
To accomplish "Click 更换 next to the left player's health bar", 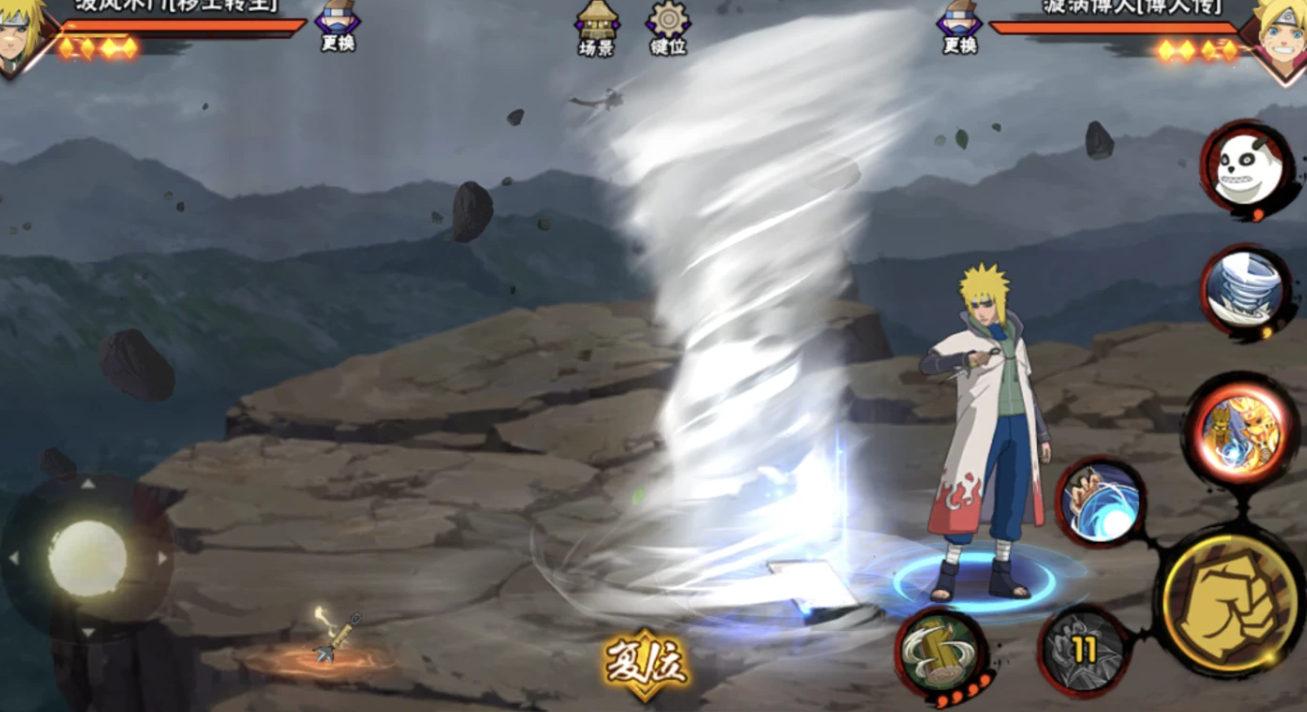I will point(338,27).
